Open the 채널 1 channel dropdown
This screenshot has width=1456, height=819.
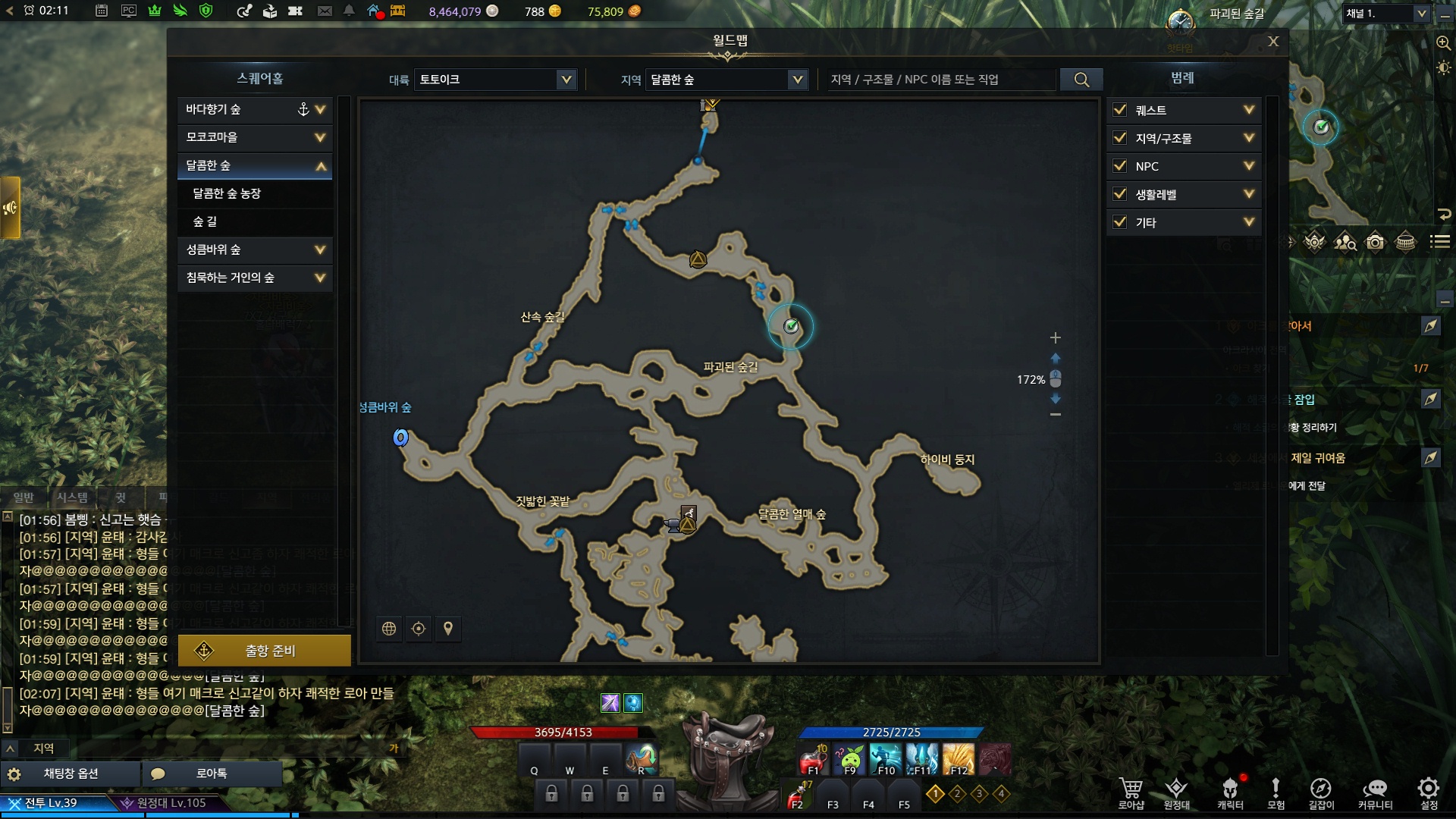coord(1385,14)
